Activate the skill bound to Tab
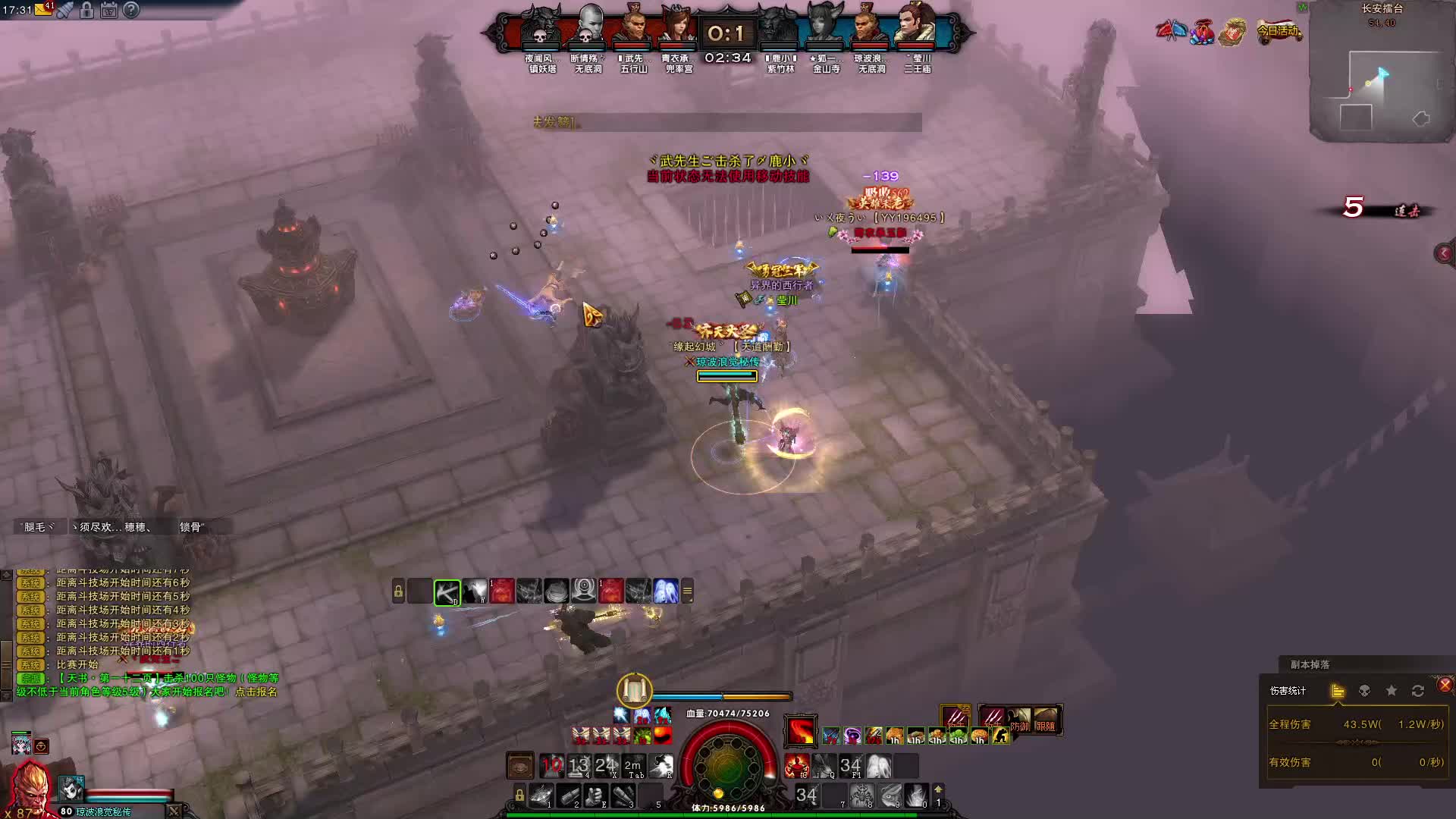 [633, 766]
